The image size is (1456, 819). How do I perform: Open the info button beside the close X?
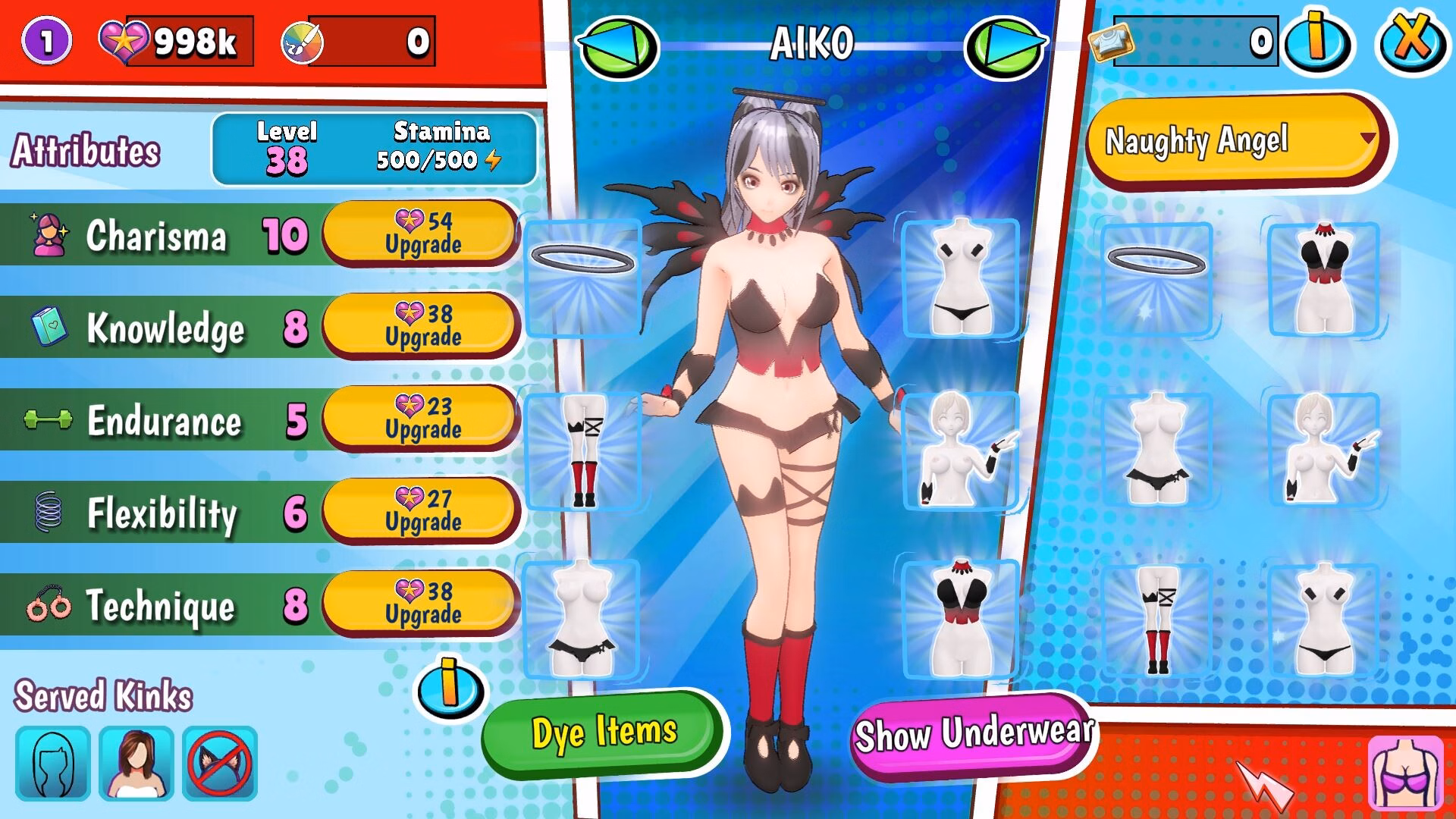point(1318,39)
